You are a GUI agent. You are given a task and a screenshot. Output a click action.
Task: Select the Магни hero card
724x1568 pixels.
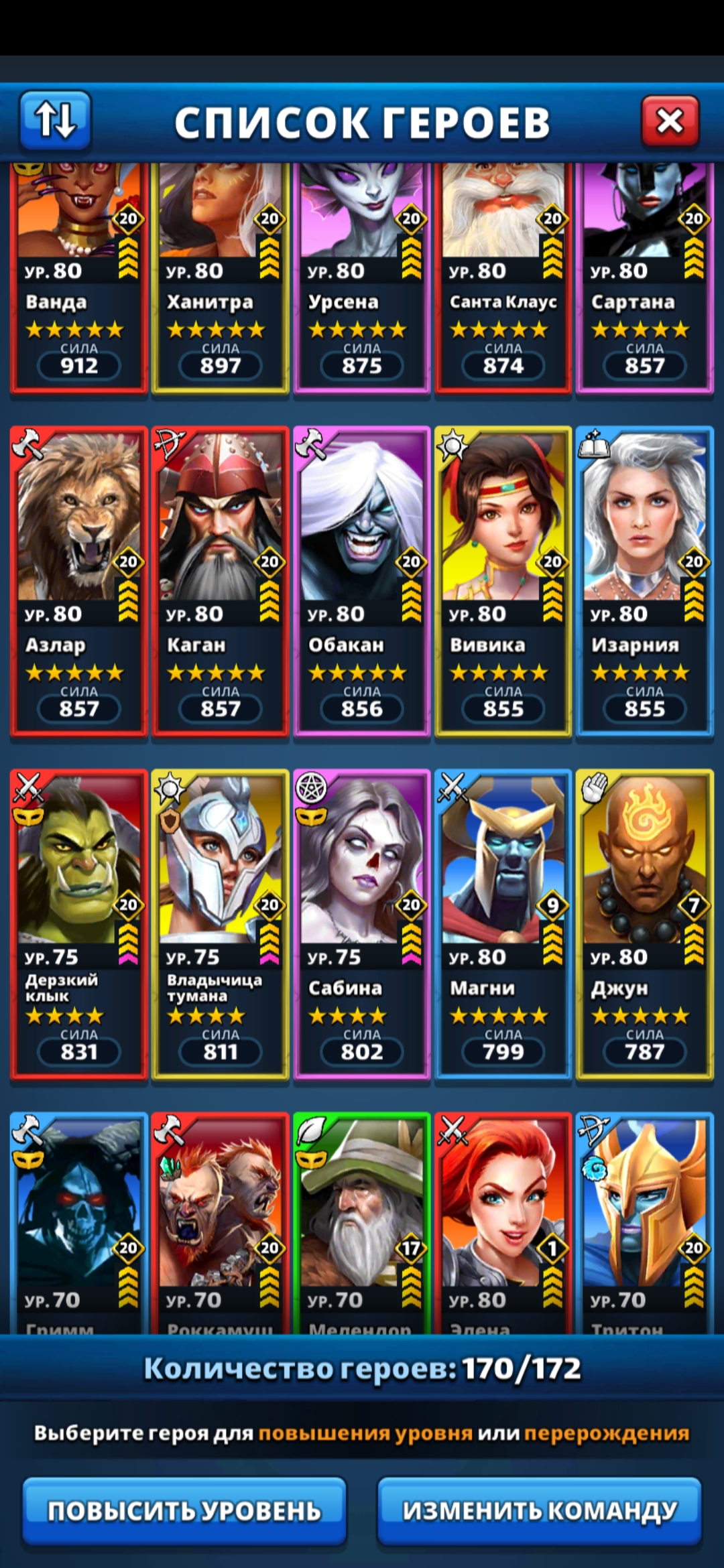click(x=503, y=924)
